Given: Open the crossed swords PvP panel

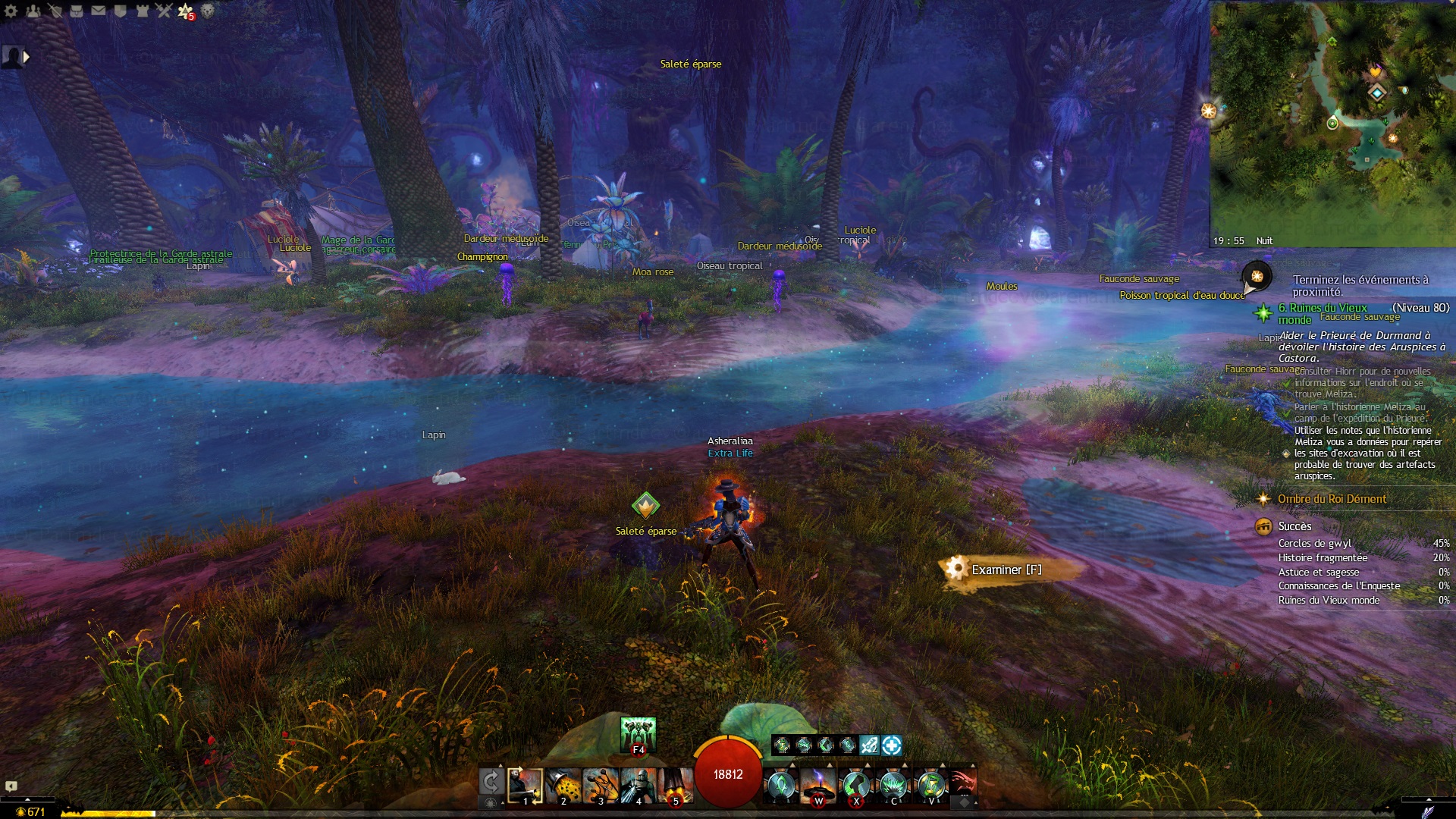Looking at the screenshot, I should tap(164, 11).
